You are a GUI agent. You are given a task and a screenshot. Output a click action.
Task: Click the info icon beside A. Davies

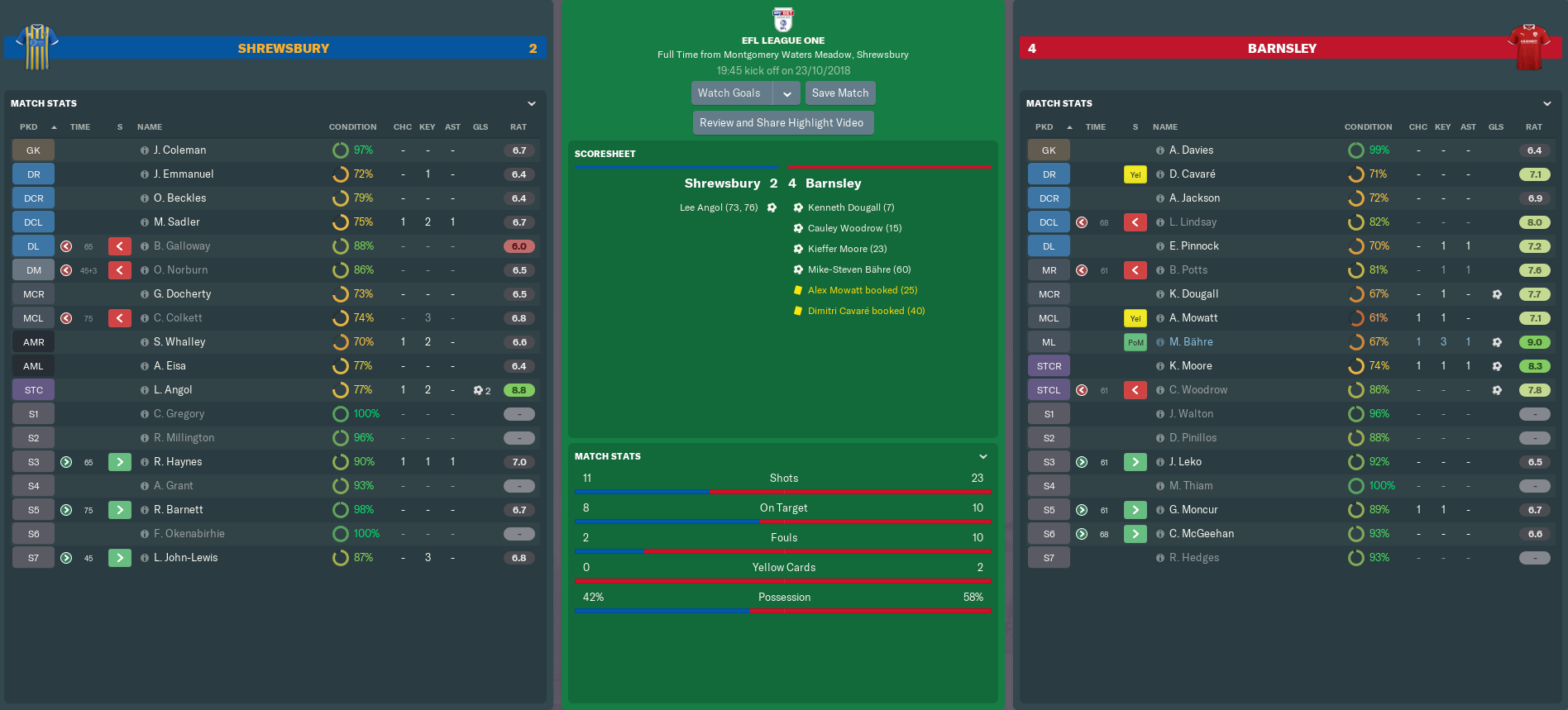(1160, 150)
